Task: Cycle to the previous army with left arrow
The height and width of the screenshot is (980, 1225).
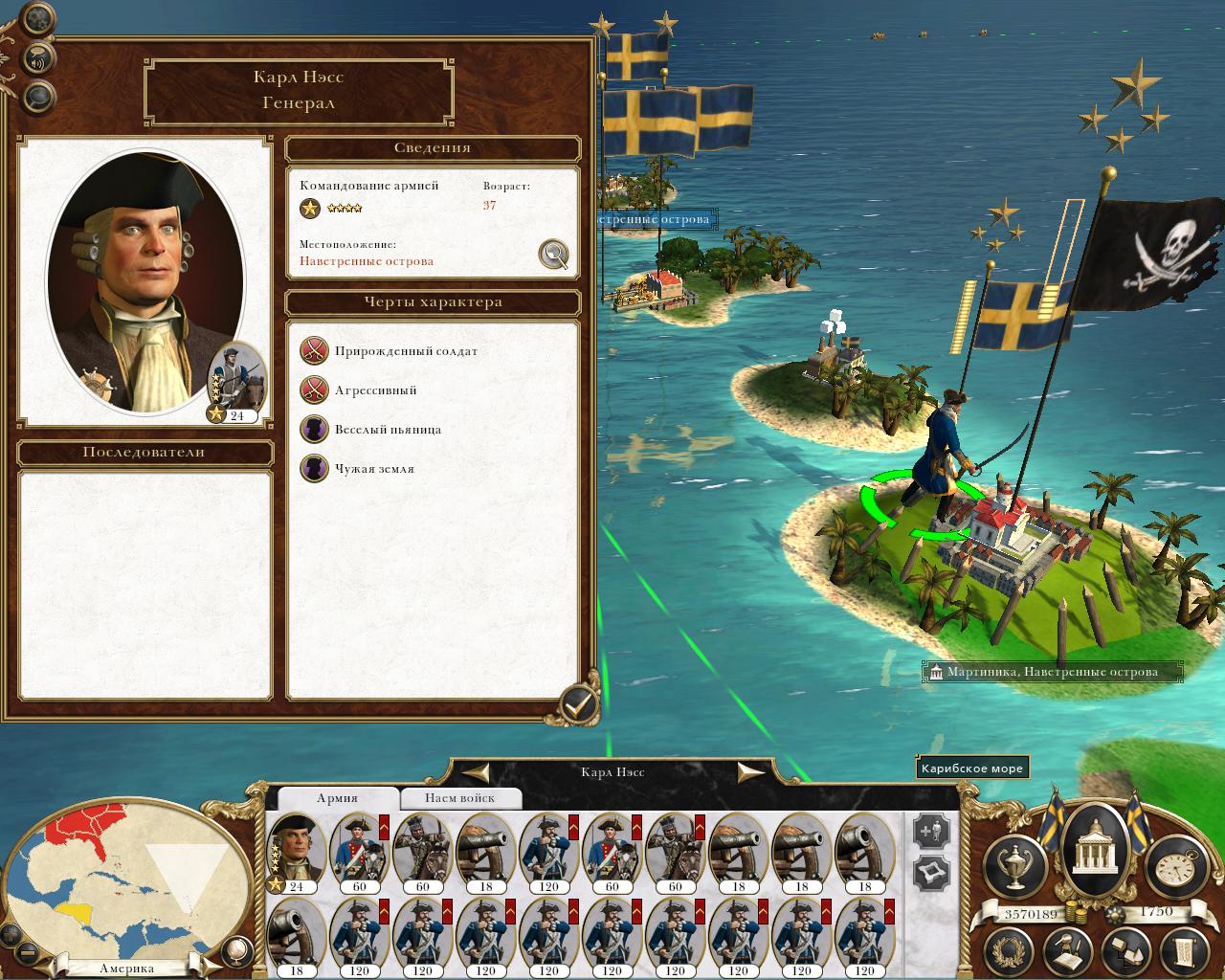Action: 478,771
